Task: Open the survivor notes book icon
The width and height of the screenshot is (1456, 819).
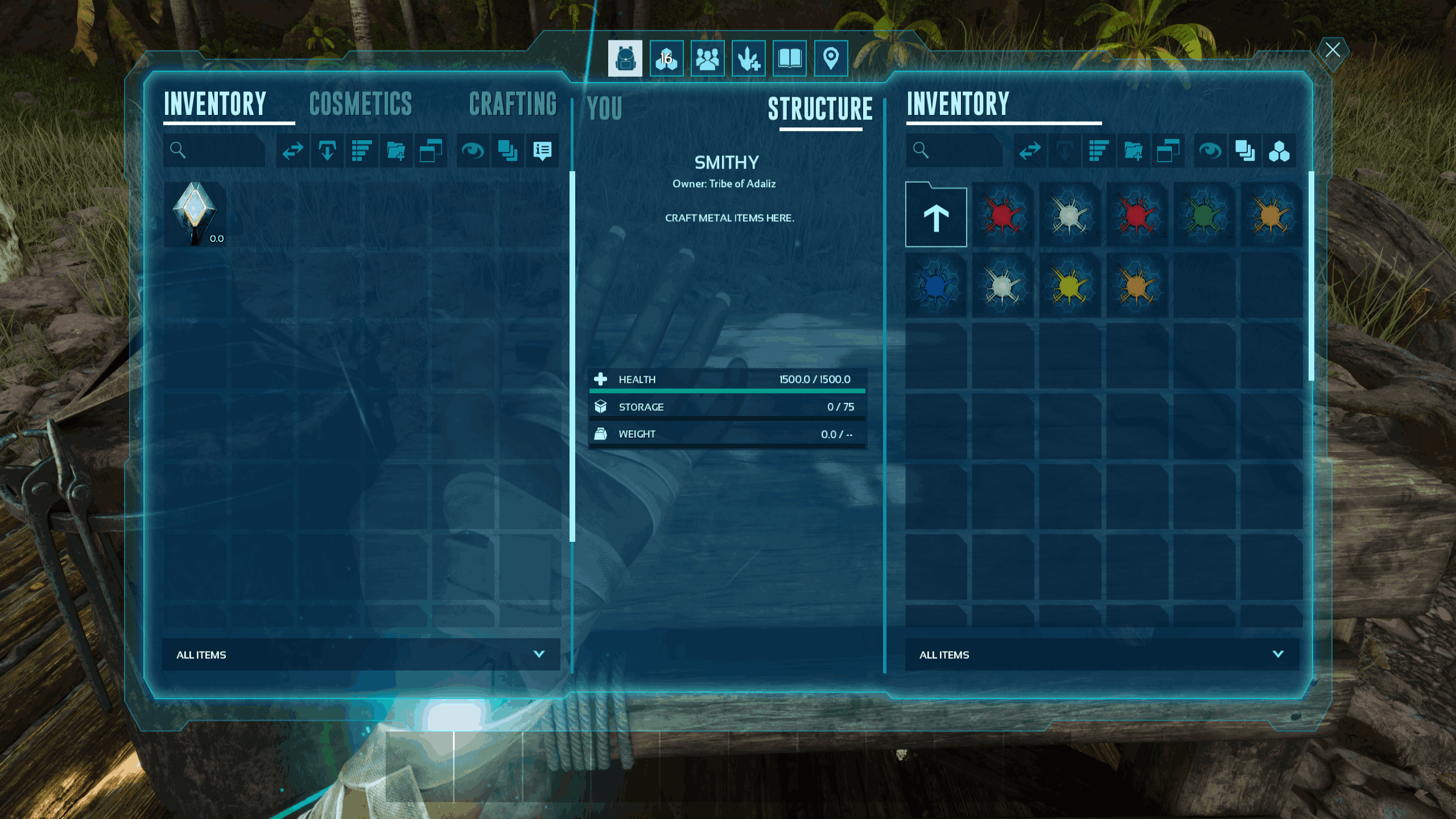Action: 789,59
